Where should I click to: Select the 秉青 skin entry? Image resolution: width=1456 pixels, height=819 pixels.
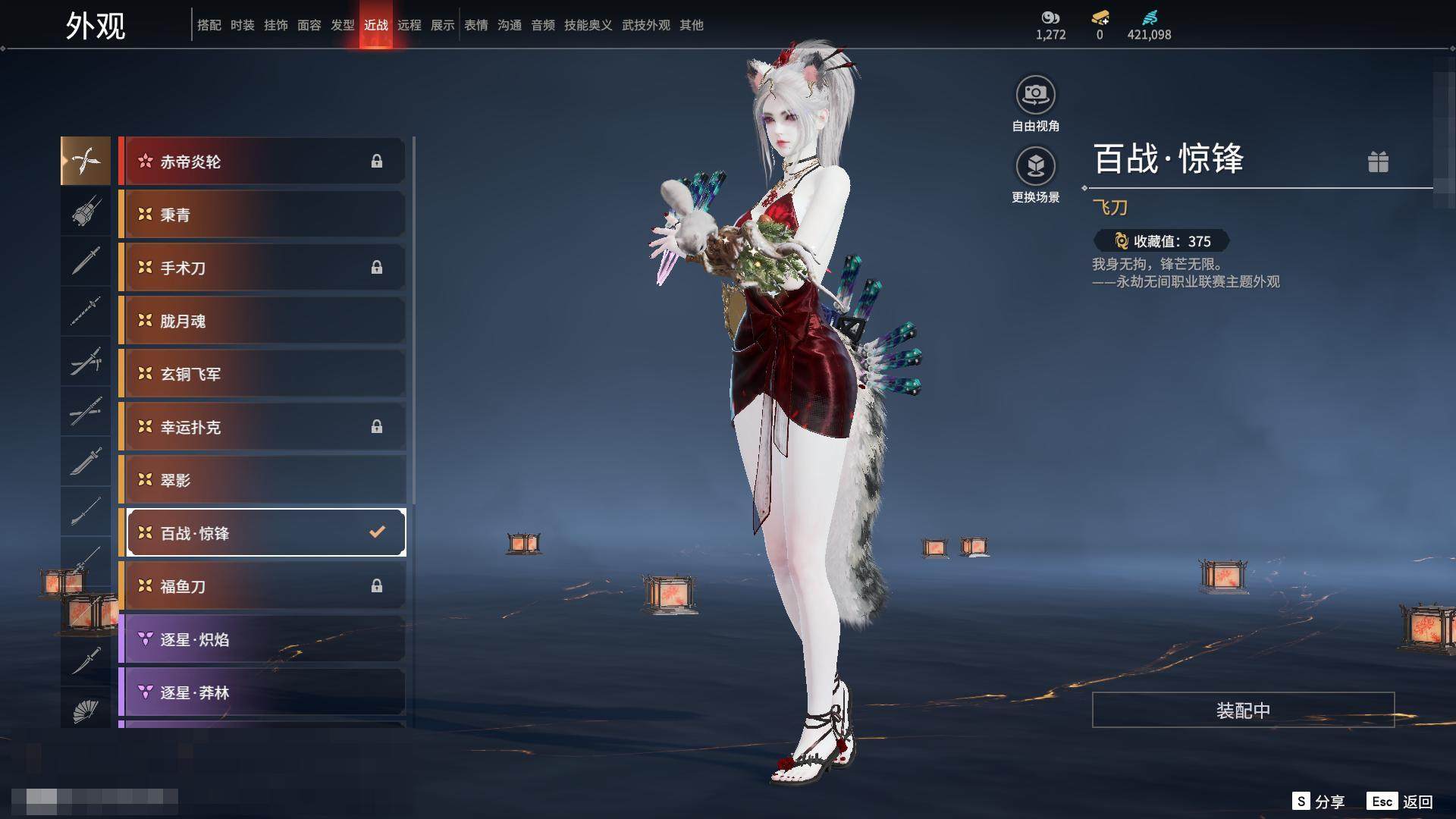pos(262,215)
